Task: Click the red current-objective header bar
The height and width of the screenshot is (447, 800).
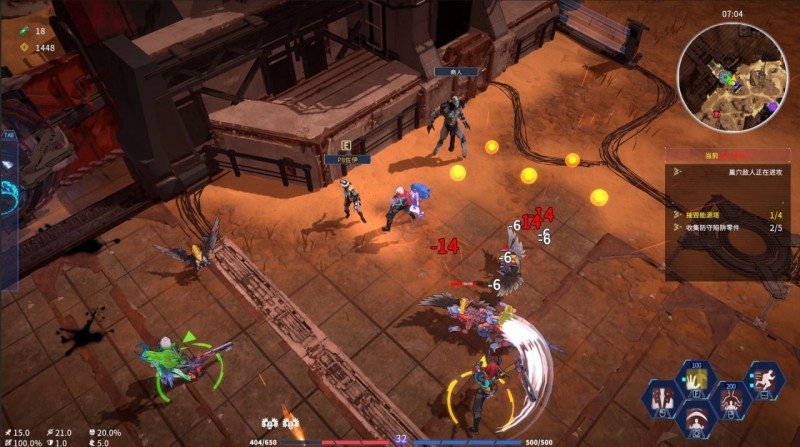Action: (733, 156)
